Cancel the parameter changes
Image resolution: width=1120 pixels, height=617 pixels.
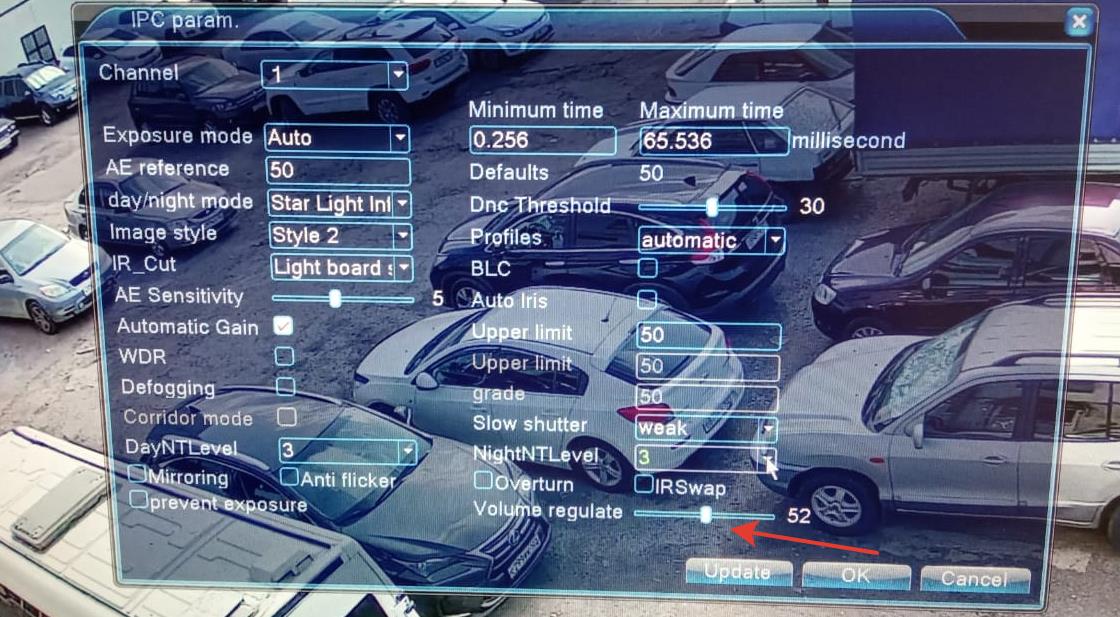coord(973,578)
